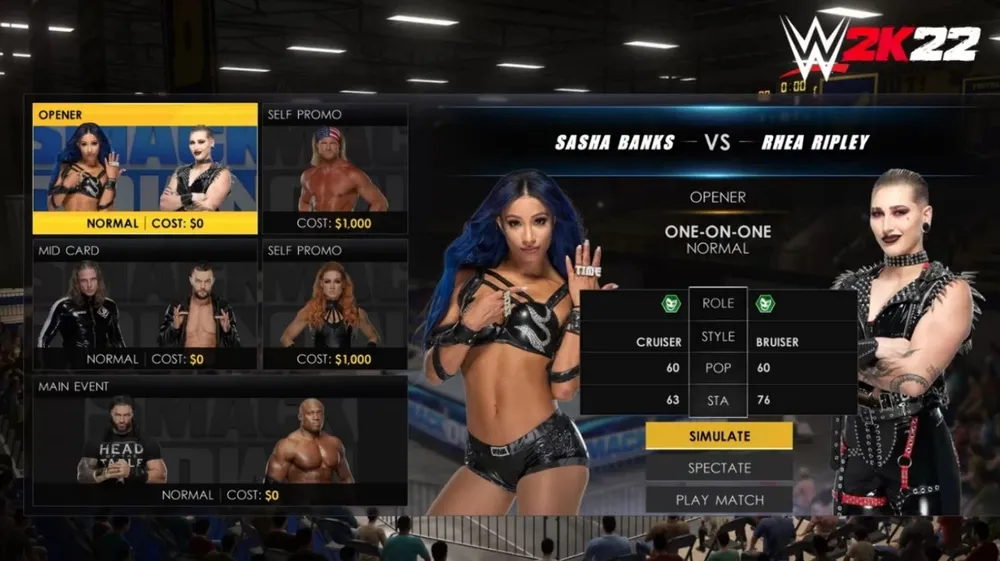This screenshot has height=561, width=1000.
Task: Simulate the Sasha Banks match
Action: point(719,436)
